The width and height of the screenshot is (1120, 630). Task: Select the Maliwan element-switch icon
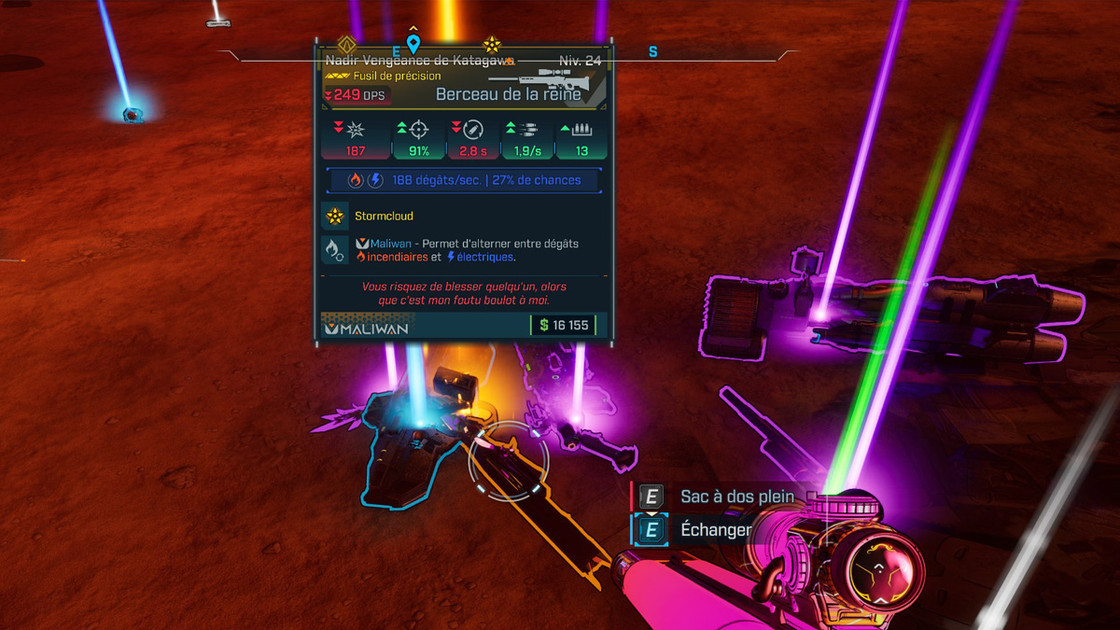tap(335, 250)
